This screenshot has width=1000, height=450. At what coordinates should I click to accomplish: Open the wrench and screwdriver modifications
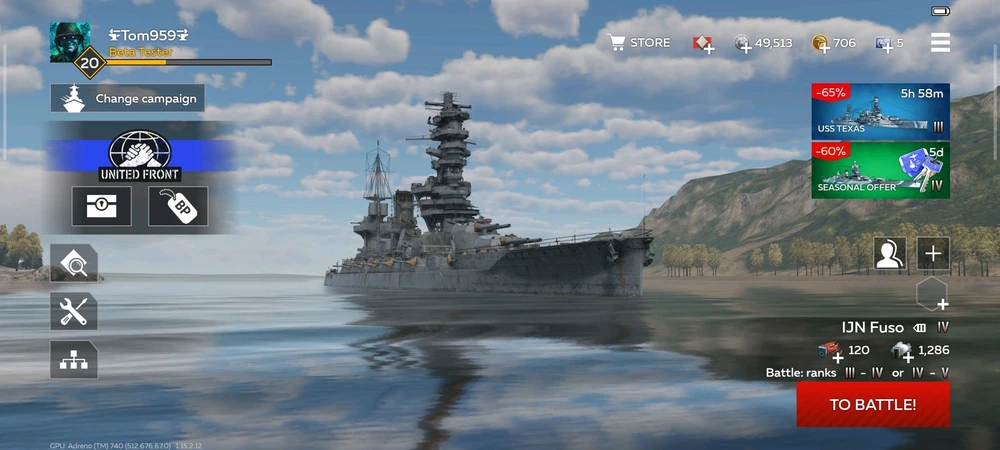click(x=74, y=312)
